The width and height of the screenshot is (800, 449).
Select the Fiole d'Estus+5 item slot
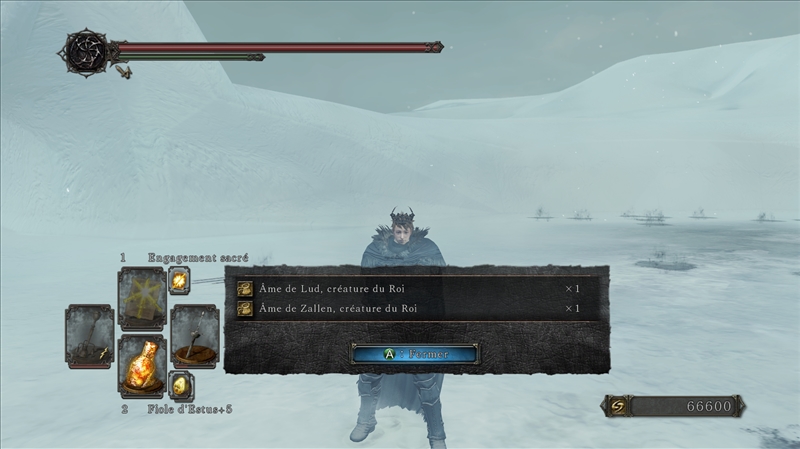[x=142, y=366]
